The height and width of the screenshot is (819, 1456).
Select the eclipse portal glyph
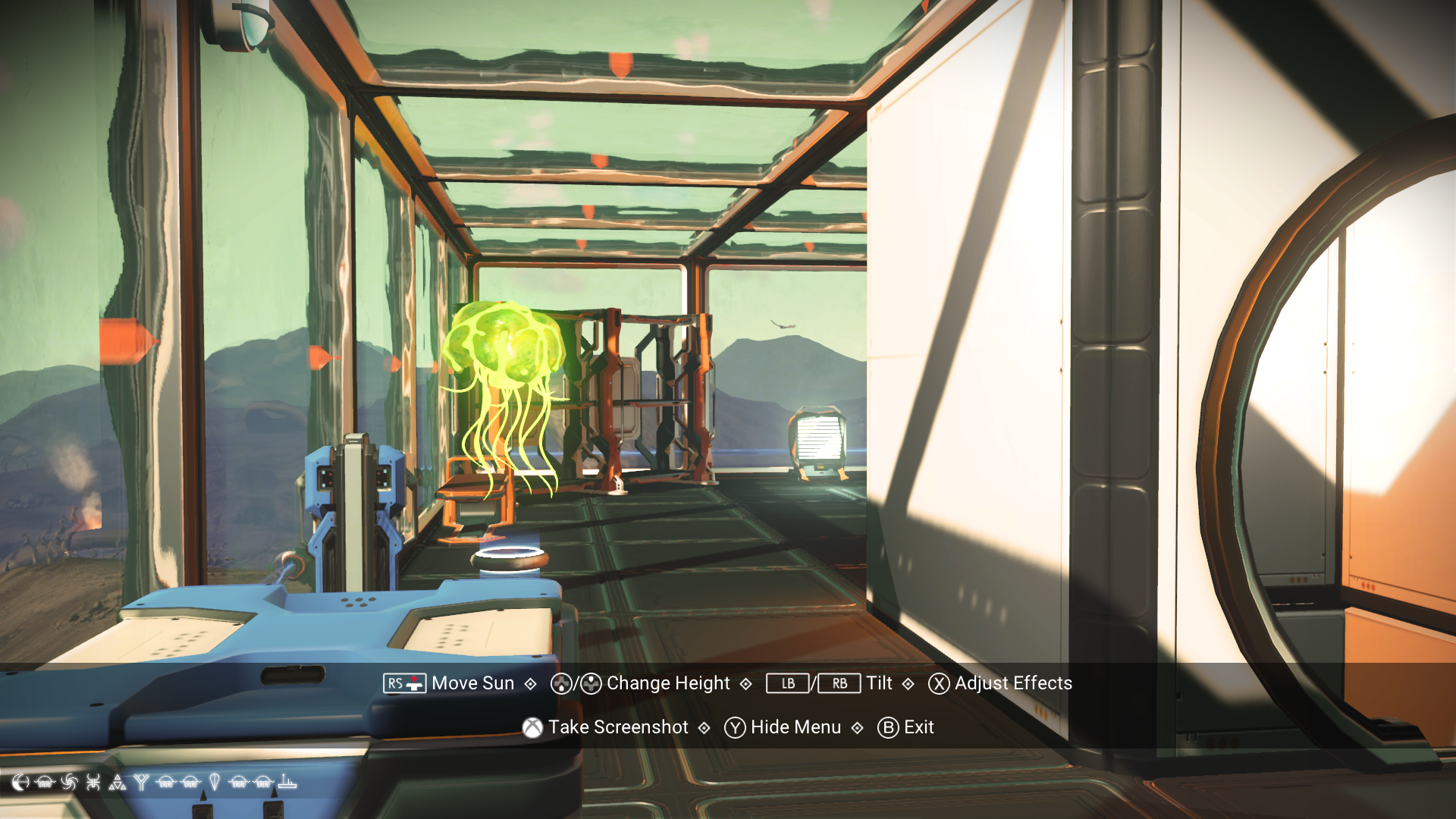(x=20, y=782)
